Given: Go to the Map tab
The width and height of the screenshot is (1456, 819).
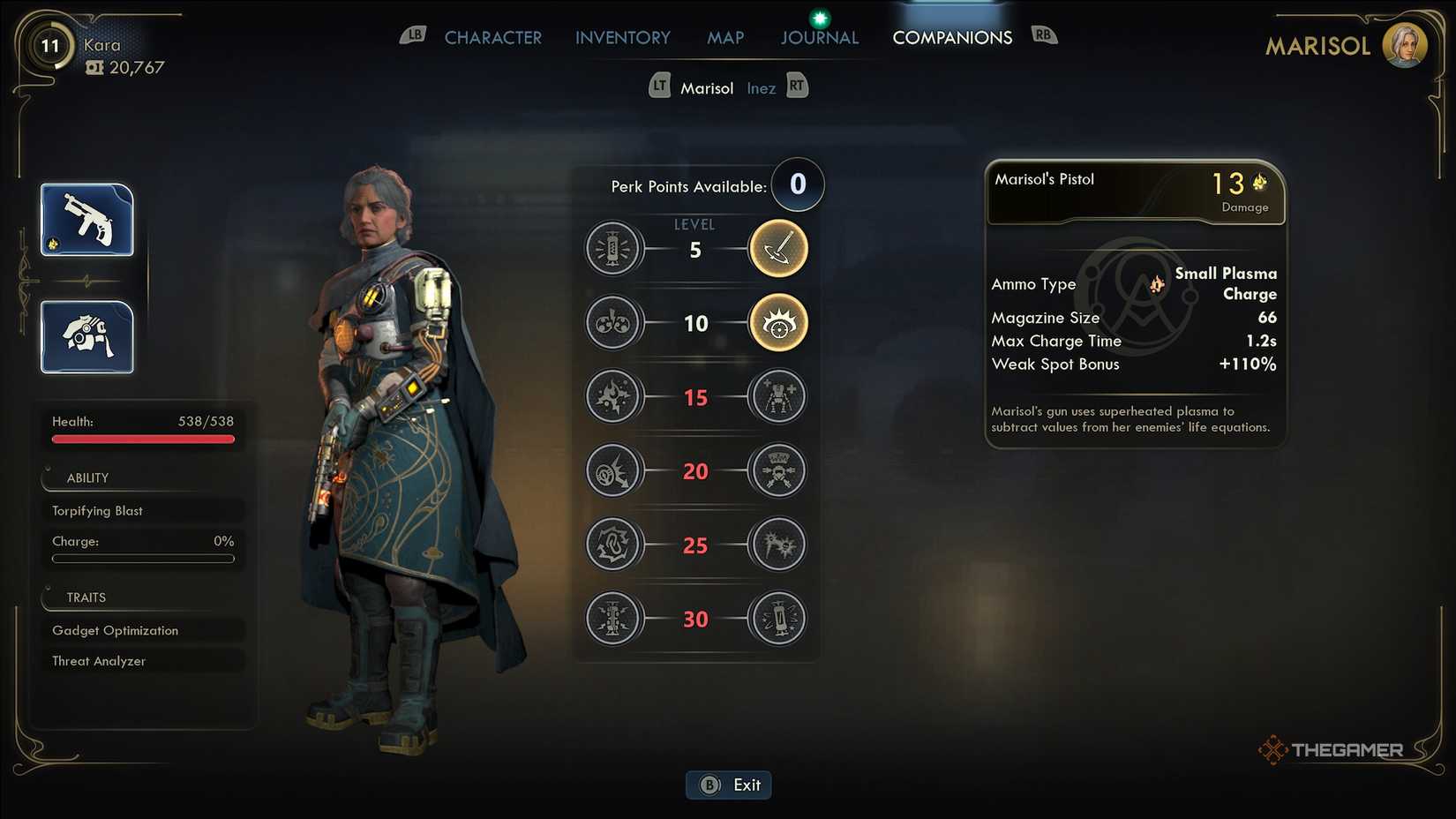Looking at the screenshot, I should (725, 38).
